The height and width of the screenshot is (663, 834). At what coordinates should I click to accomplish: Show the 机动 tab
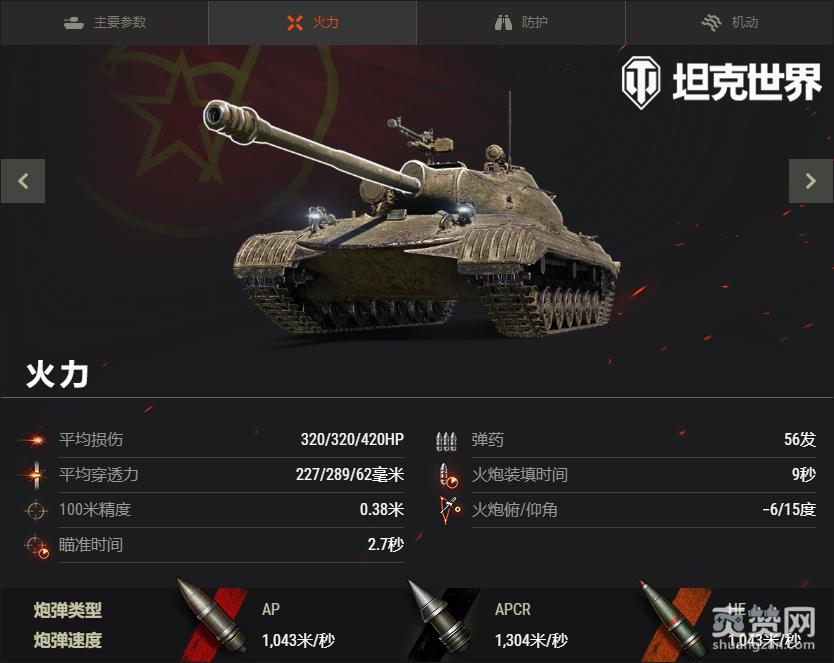pyautogui.click(x=729, y=23)
